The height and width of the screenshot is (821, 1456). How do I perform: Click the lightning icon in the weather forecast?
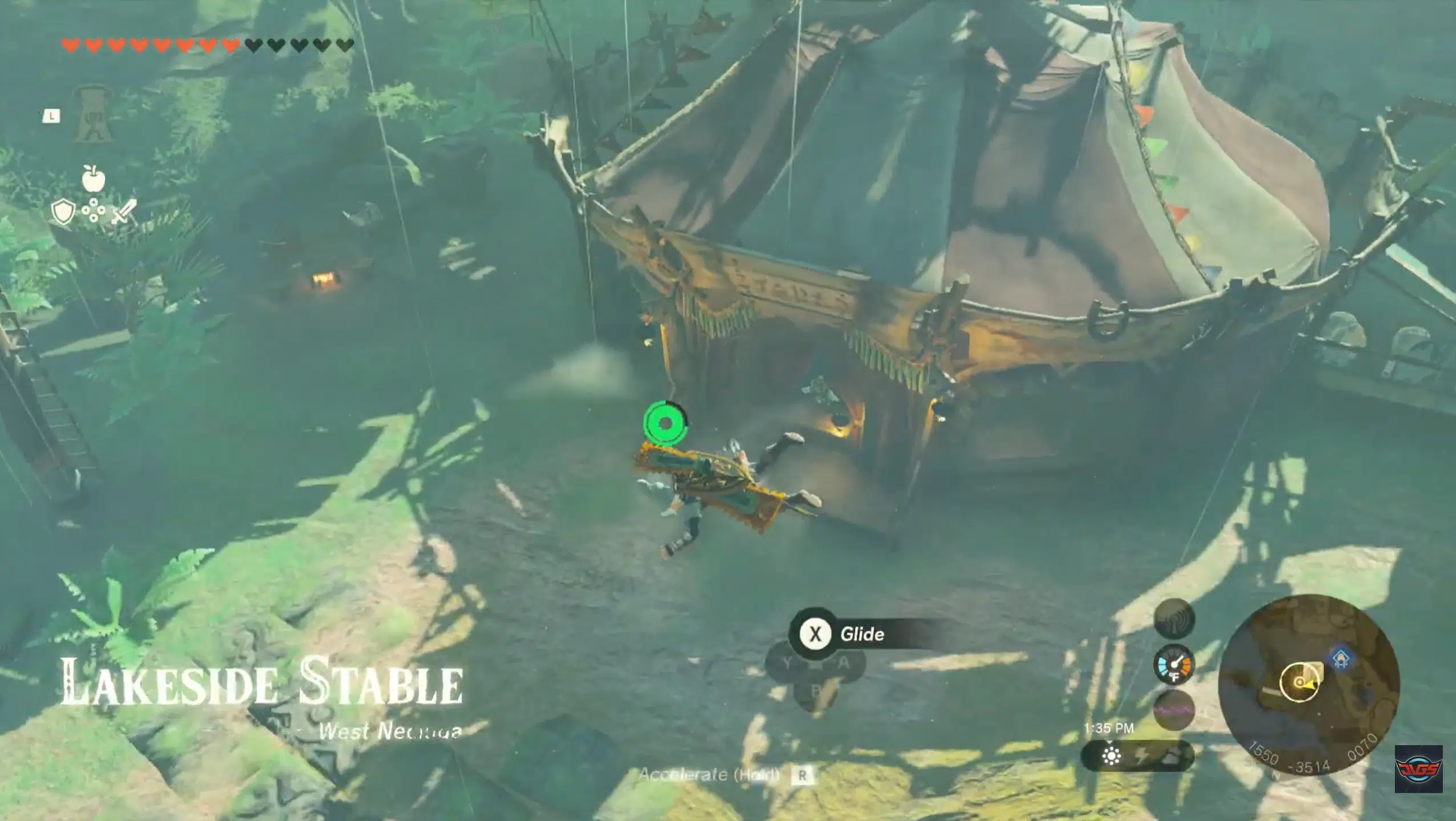pos(1143,757)
